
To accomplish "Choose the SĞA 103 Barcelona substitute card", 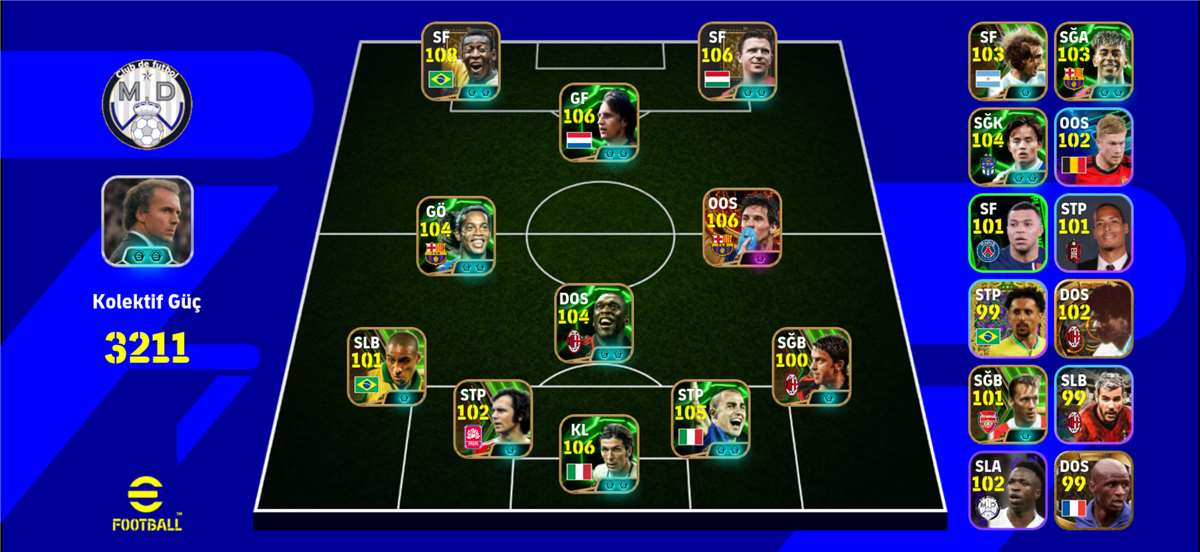I will [x=1093, y=60].
